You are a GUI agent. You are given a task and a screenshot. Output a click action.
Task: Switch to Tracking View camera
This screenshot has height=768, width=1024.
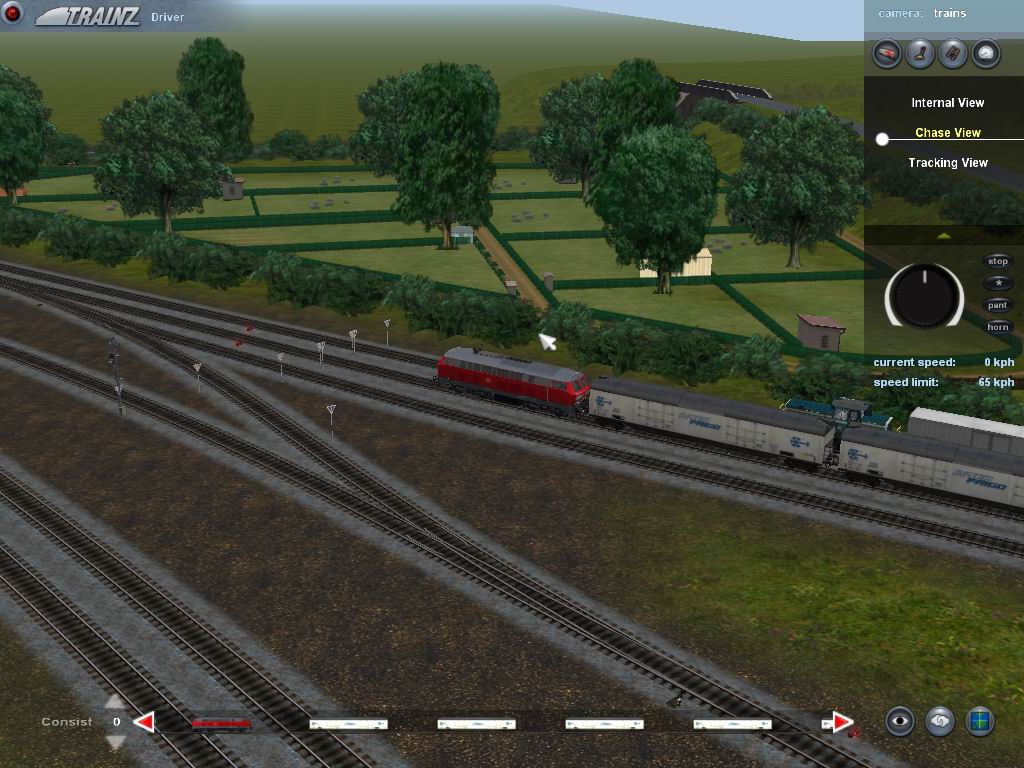[x=947, y=163]
